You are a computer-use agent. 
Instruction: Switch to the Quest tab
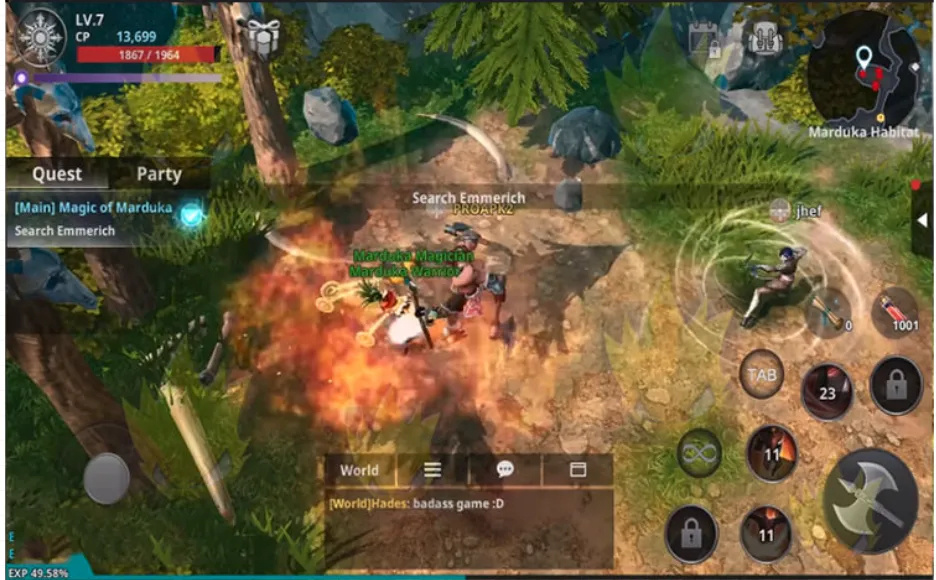[57, 173]
